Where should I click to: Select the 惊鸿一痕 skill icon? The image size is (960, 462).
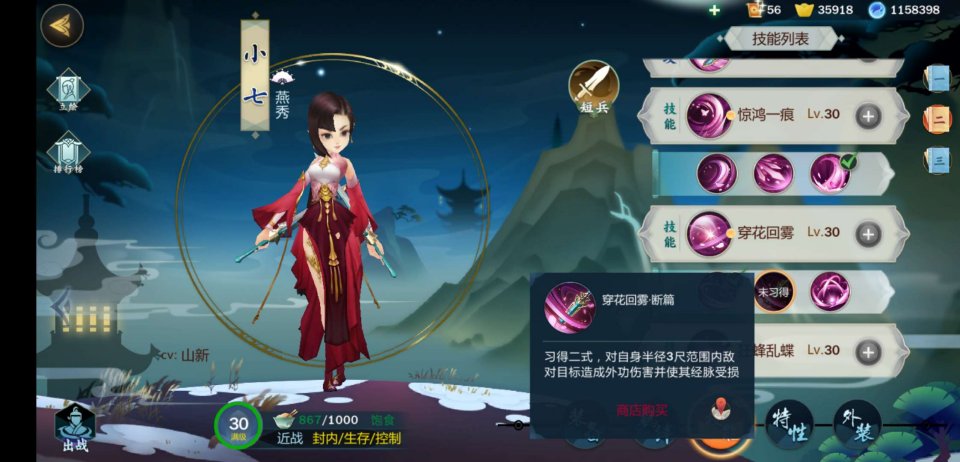click(x=709, y=115)
